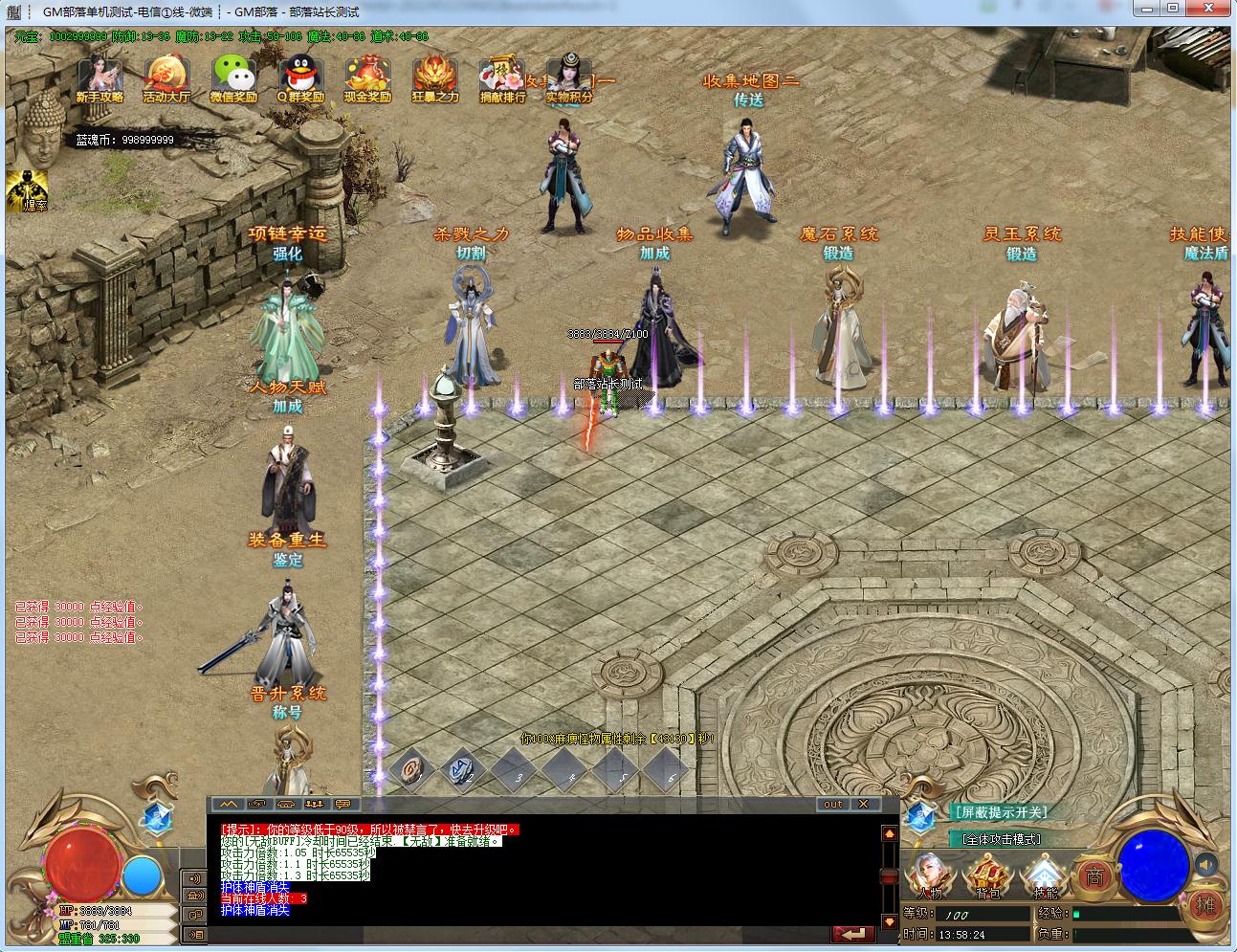Close the chat window with X

(864, 804)
